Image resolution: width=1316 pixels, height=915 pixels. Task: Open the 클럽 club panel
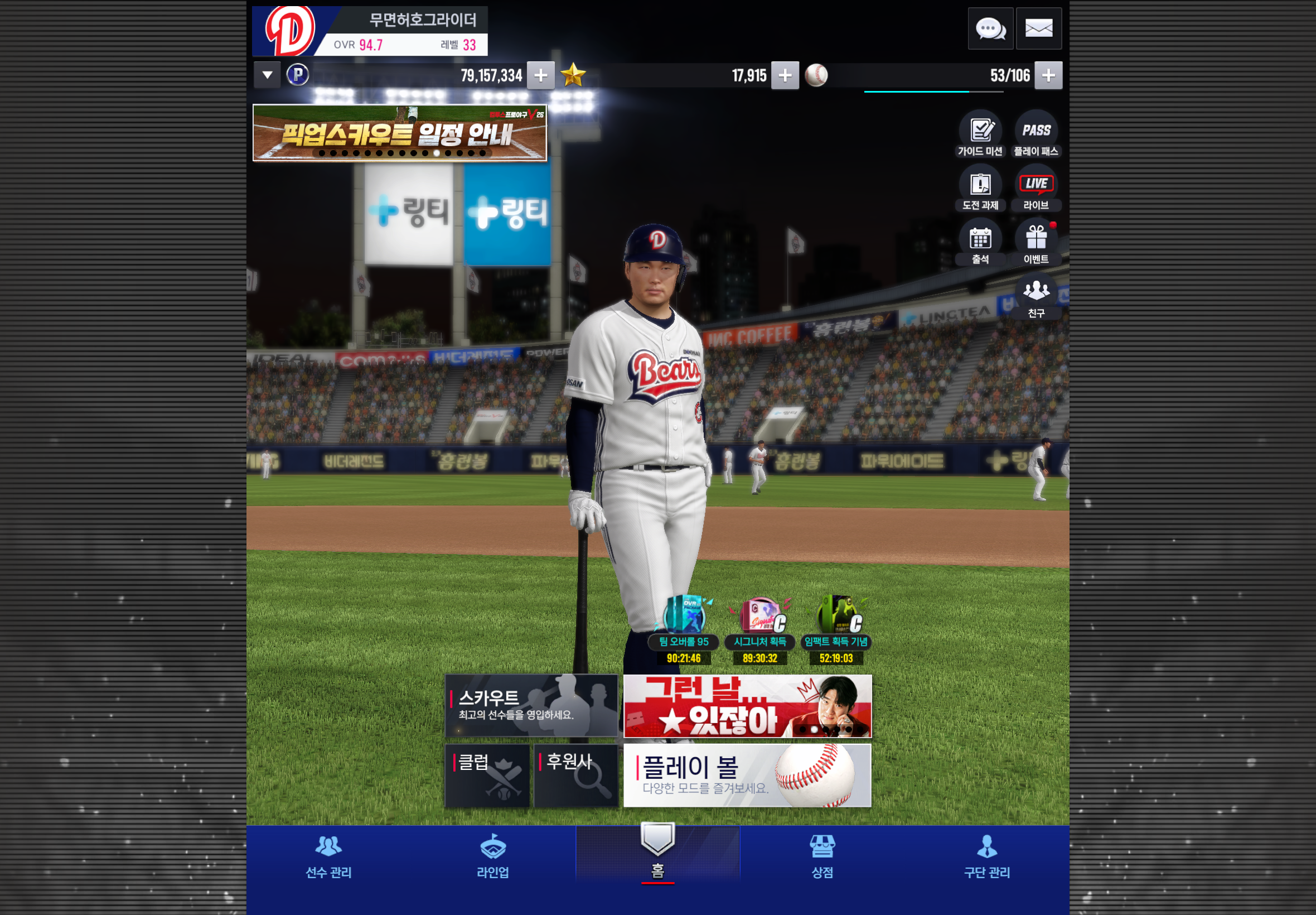tap(487, 775)
